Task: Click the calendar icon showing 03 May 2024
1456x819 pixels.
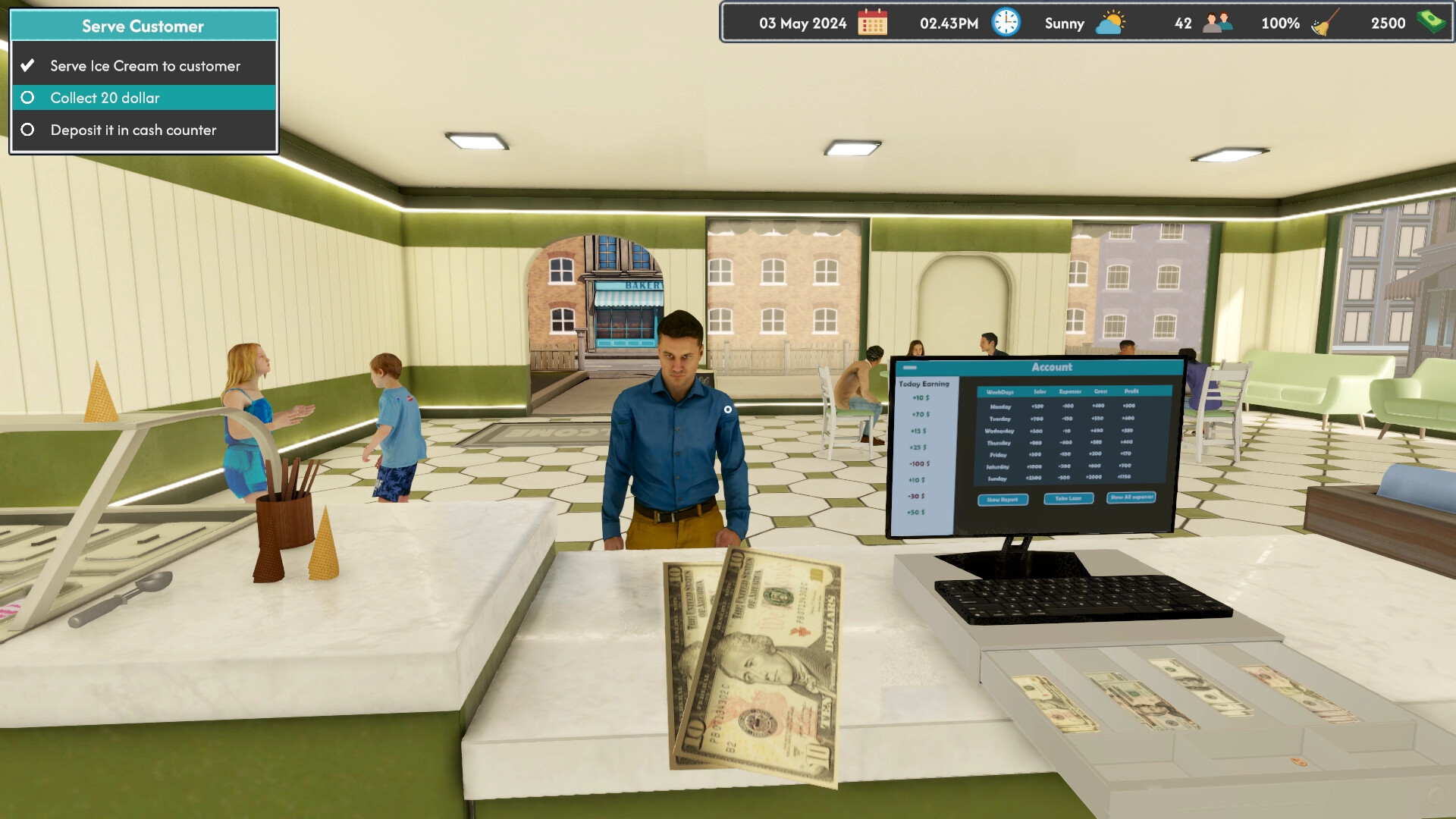Action: 874,23
